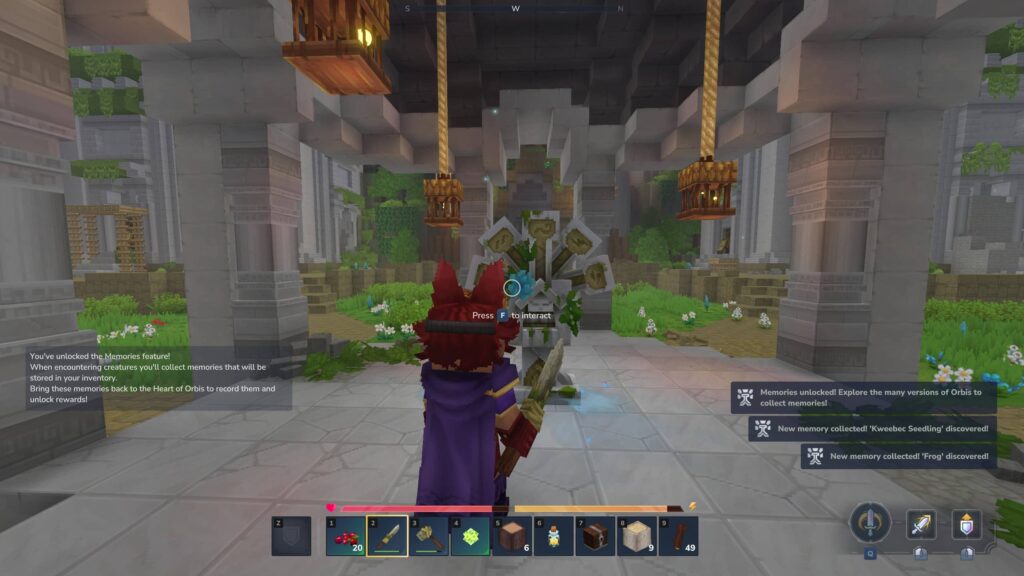The width and height of the screenshot is (1024, 576).
Task: Activate the shield guard ability icon
Action: (x=966, y=524)
